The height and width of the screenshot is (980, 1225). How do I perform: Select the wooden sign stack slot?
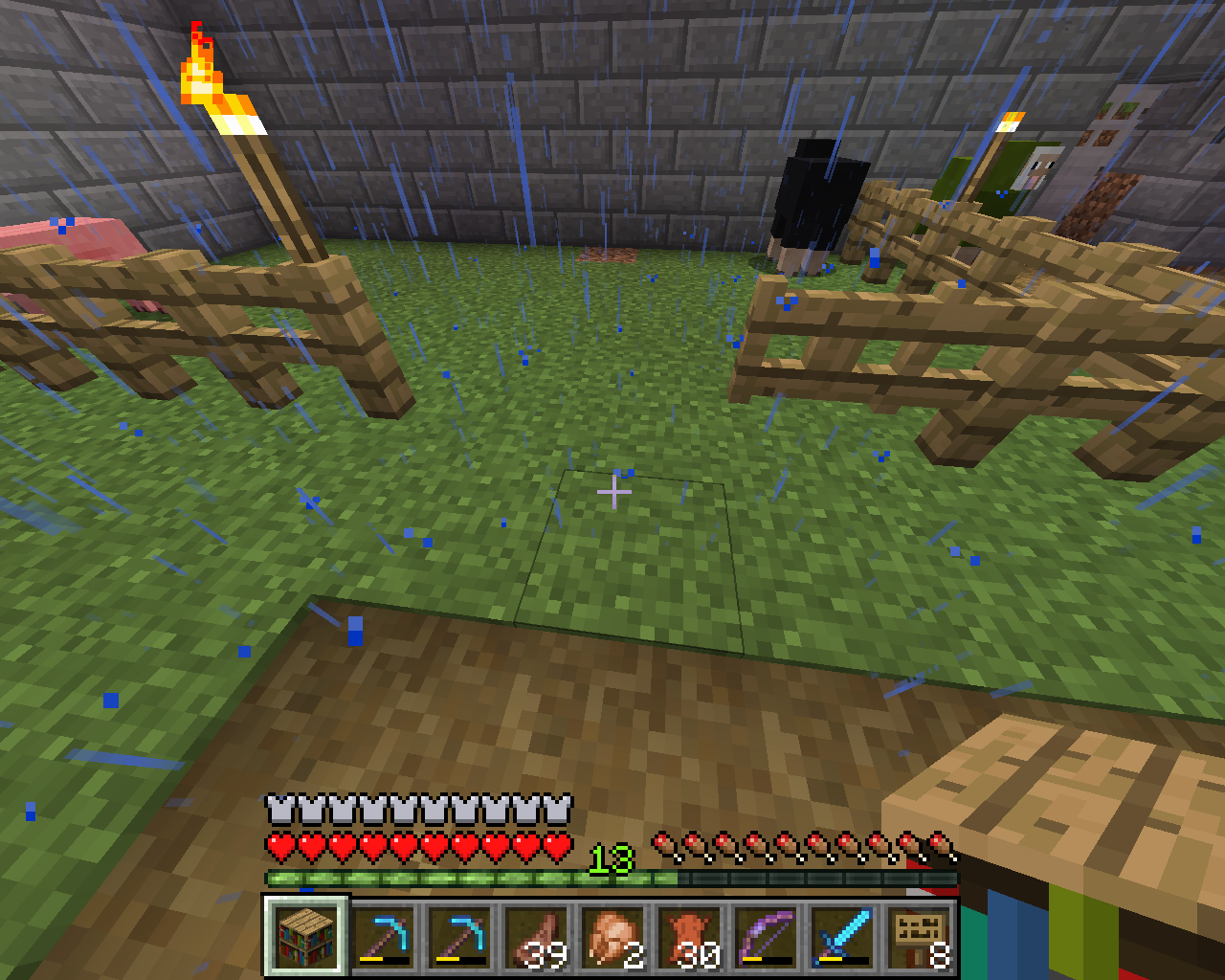click(920, 936)
